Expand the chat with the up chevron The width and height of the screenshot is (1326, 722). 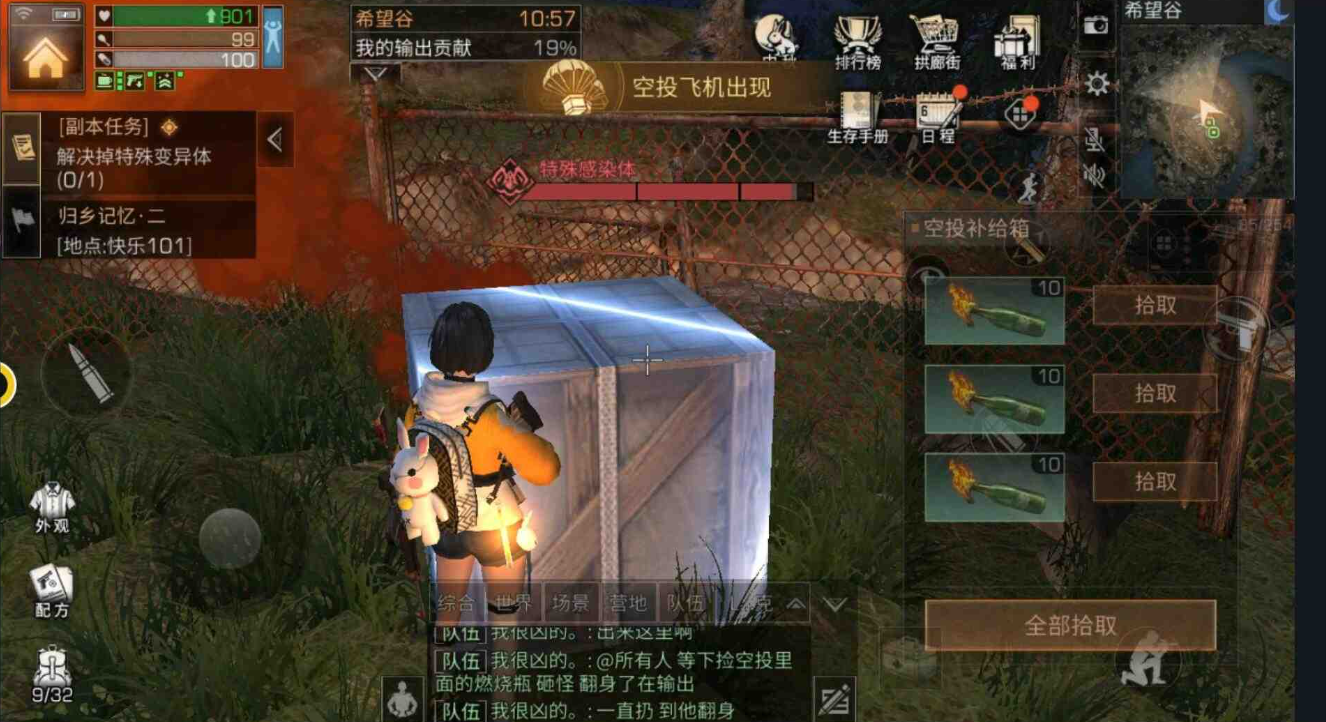pos(795,604)
